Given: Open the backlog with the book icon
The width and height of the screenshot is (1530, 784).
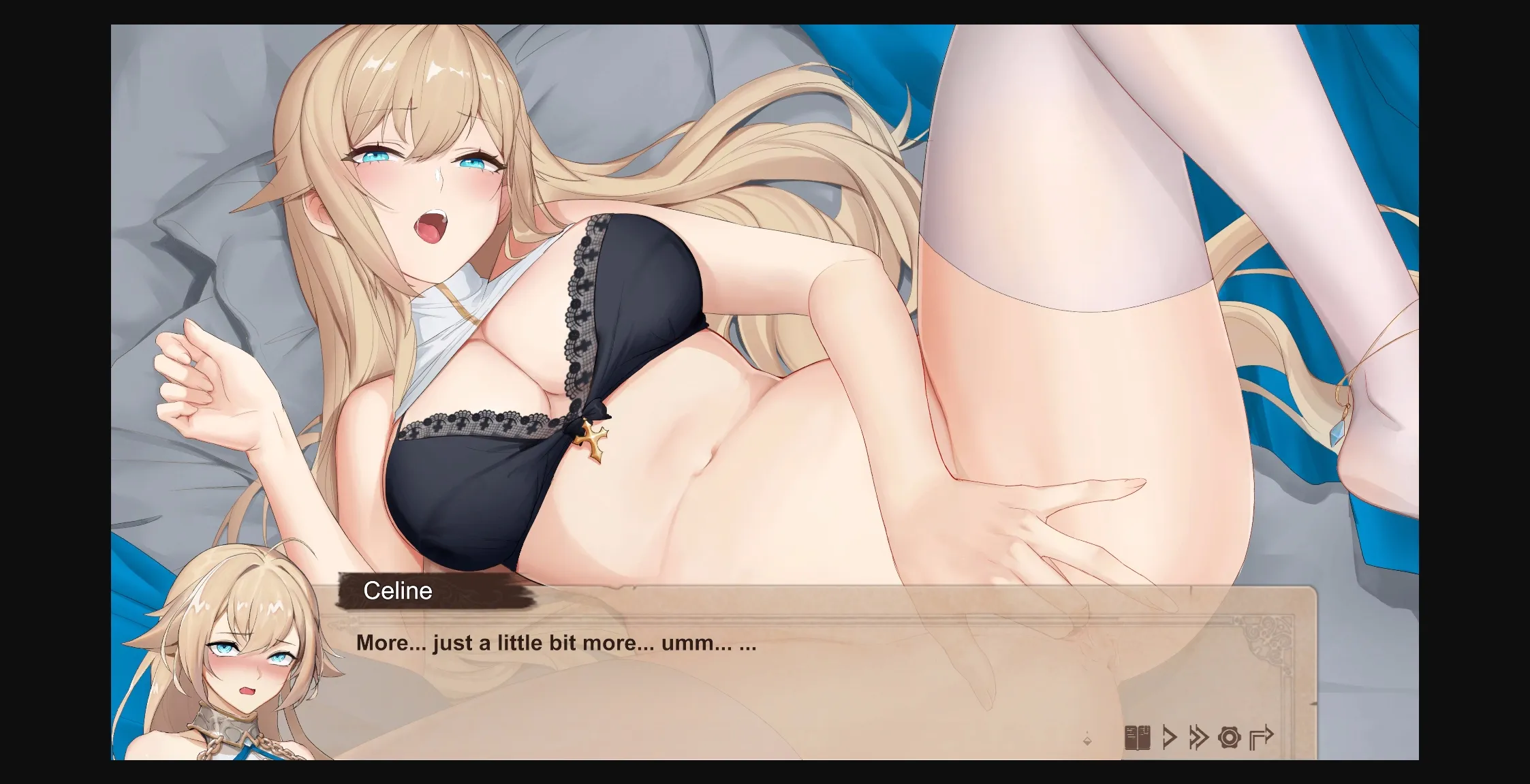Looking at the screenshot, I should (1138, 738).
